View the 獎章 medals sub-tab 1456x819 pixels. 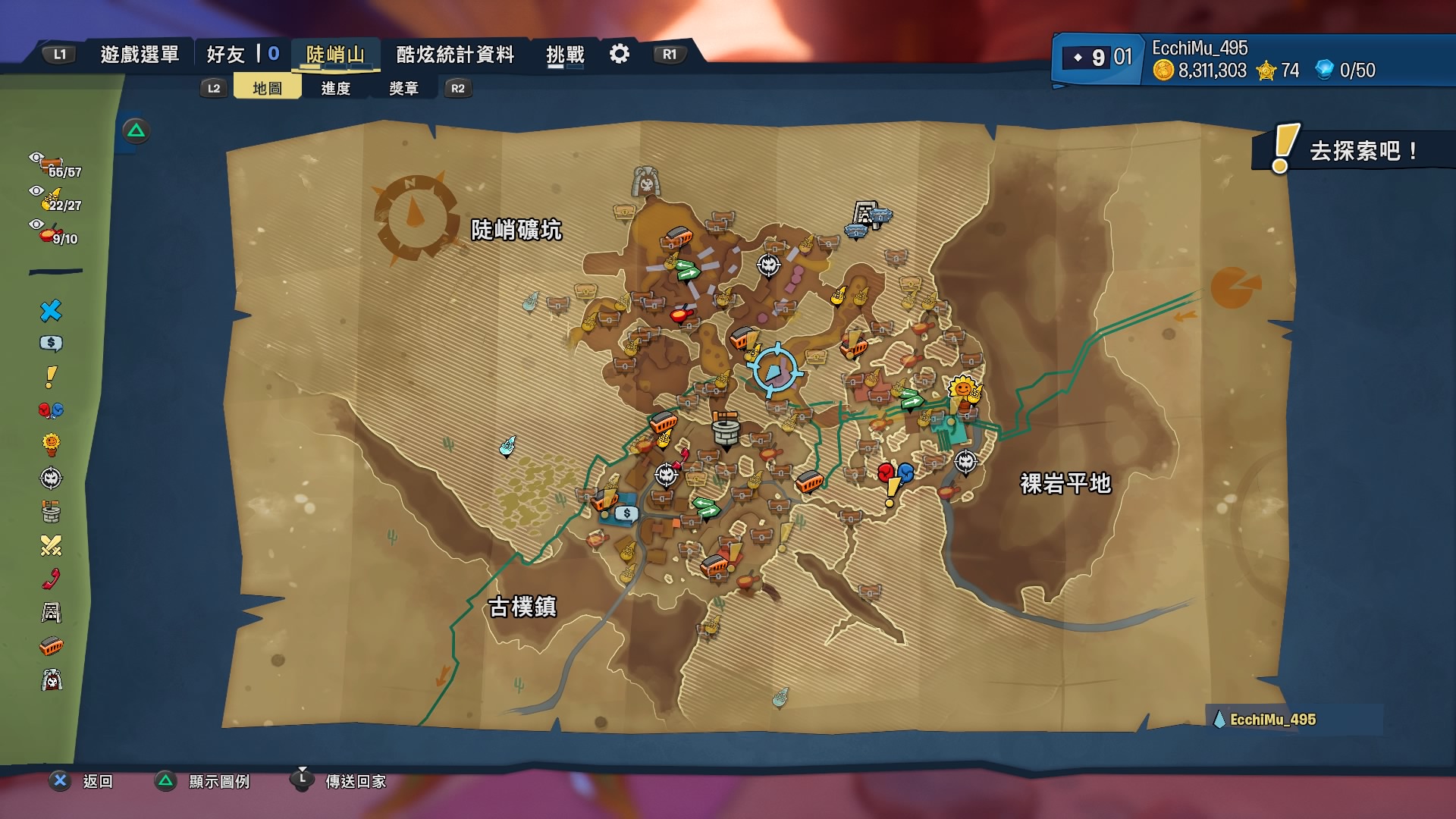pyautogui.click(x=403, y=88)
